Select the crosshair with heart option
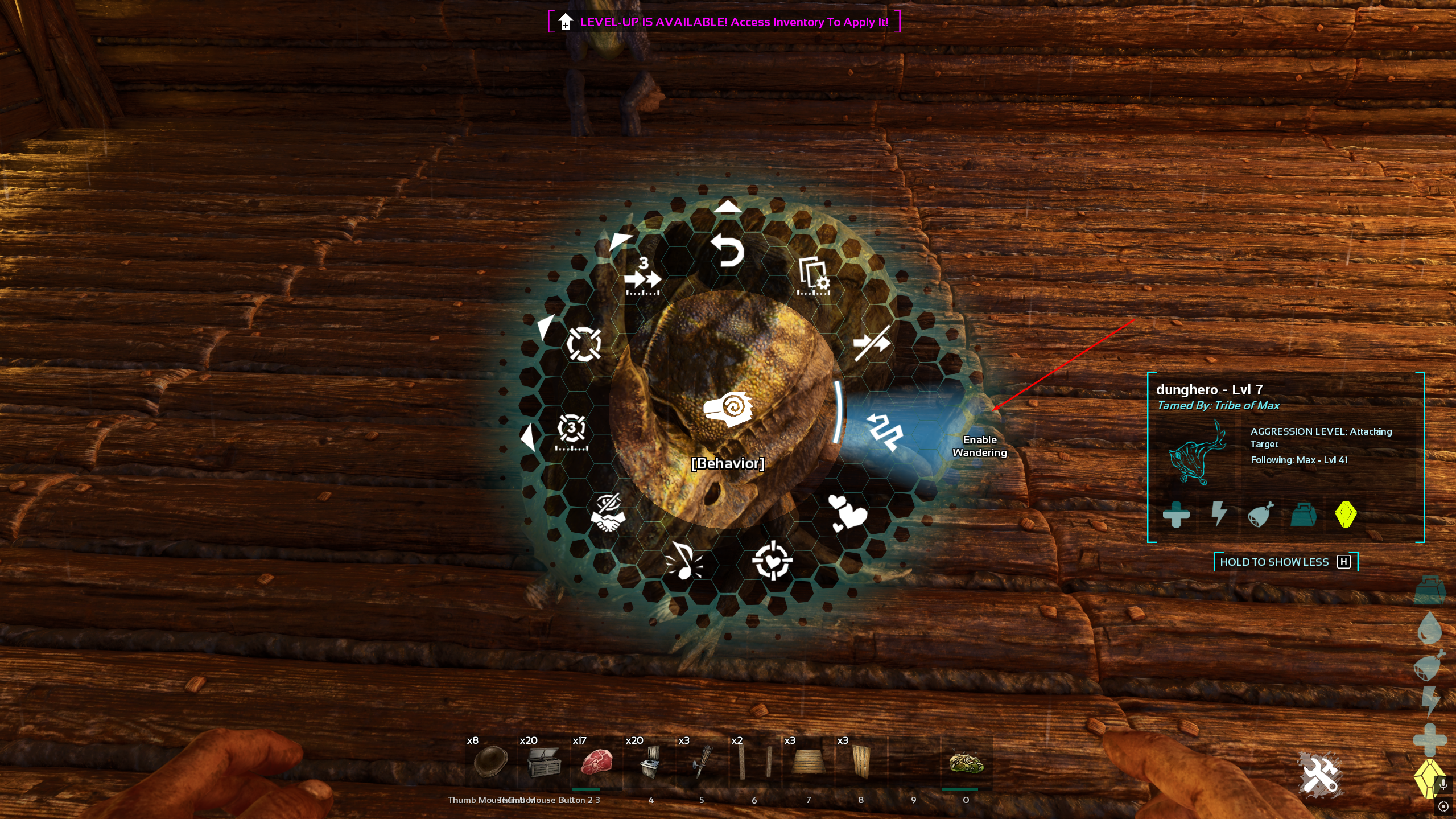 772,561
